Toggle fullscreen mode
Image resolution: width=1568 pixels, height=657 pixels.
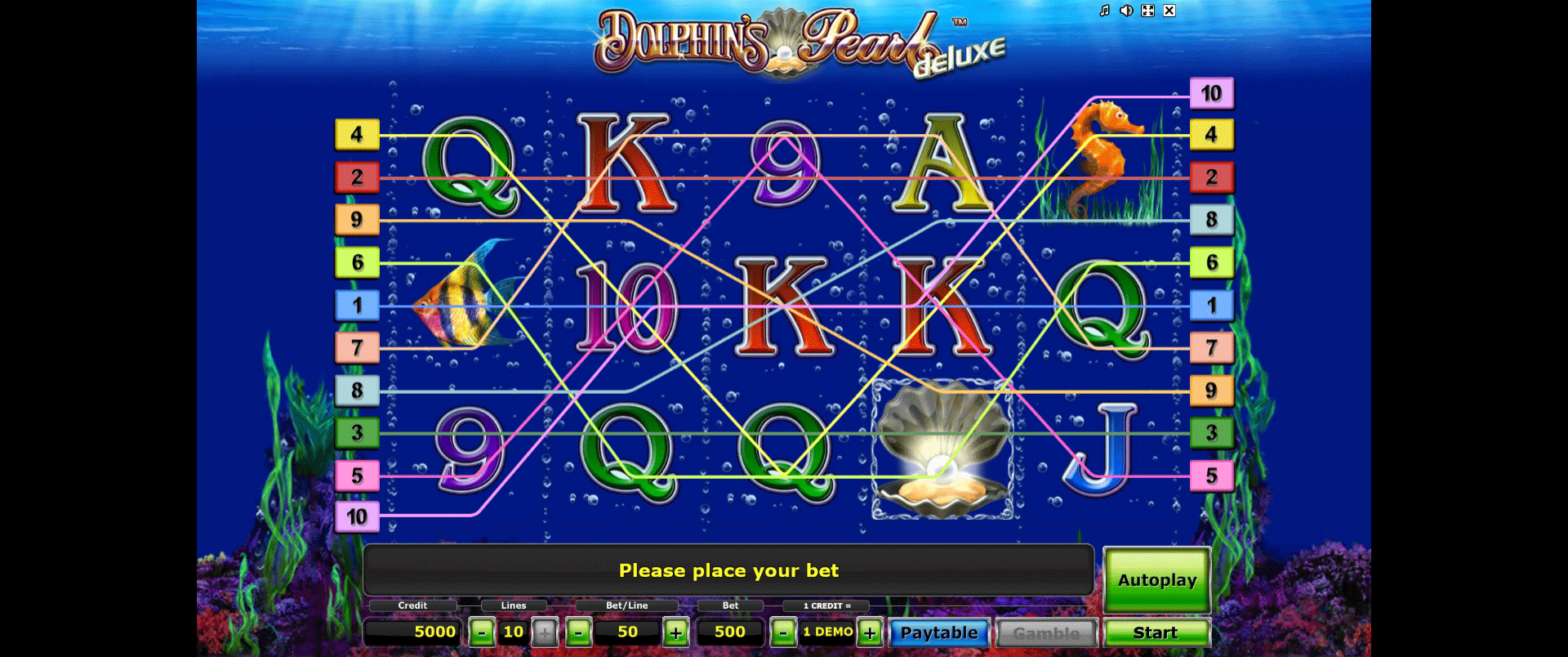click(1149, 11)
